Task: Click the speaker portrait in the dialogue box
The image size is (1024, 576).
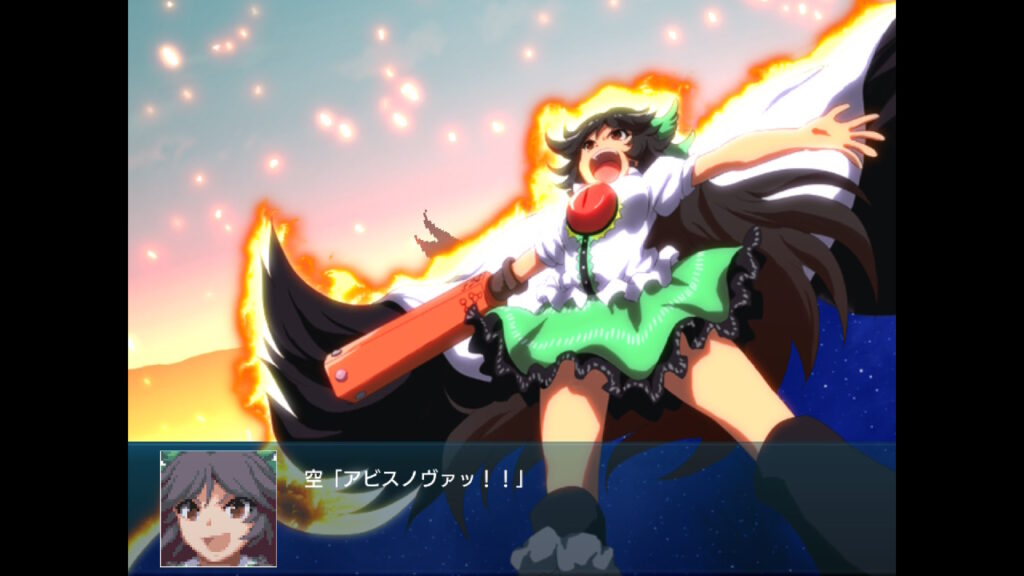Action: tap(218, 508)
